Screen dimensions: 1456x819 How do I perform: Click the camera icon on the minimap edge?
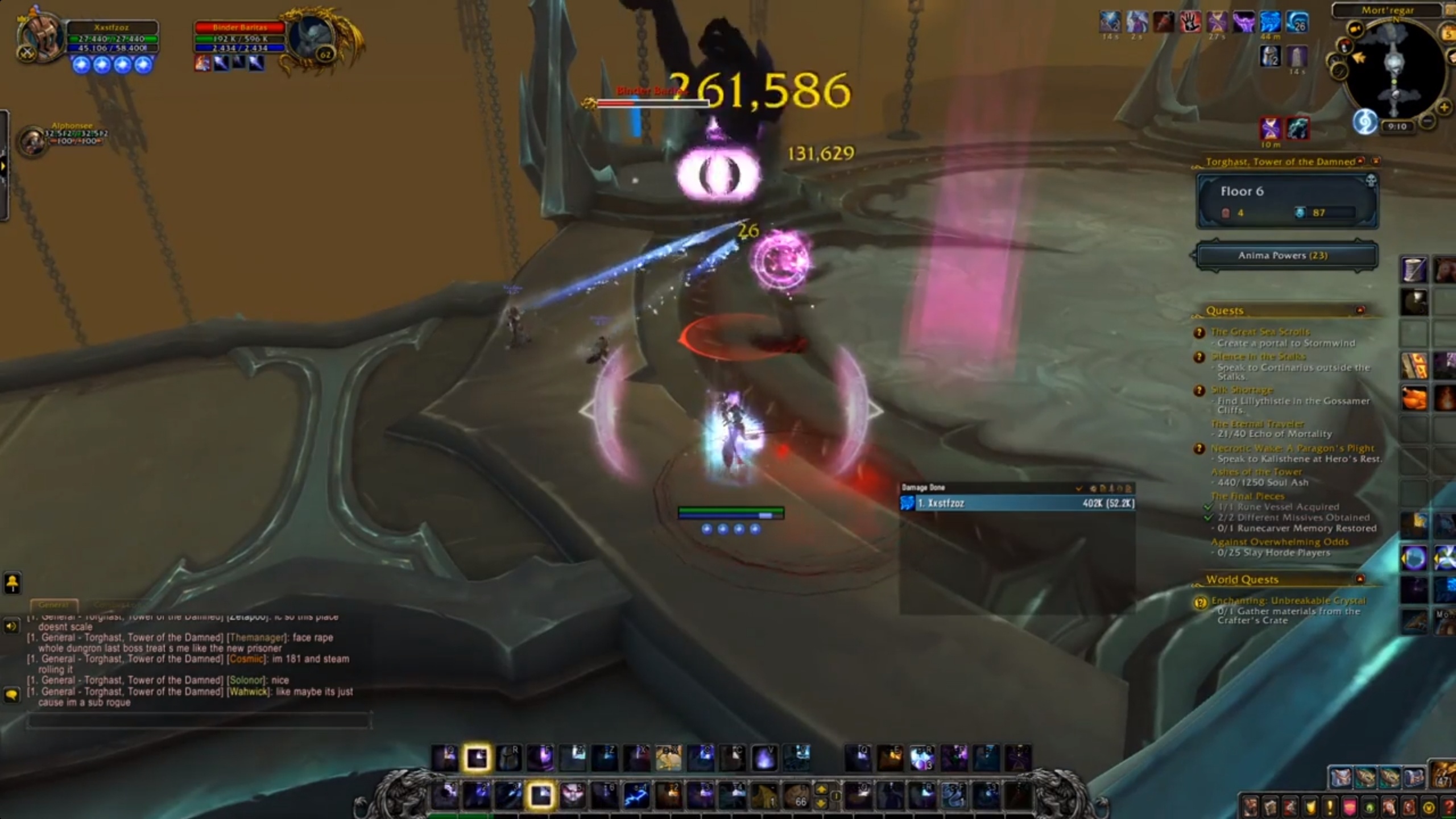[x=1355, y=28]
